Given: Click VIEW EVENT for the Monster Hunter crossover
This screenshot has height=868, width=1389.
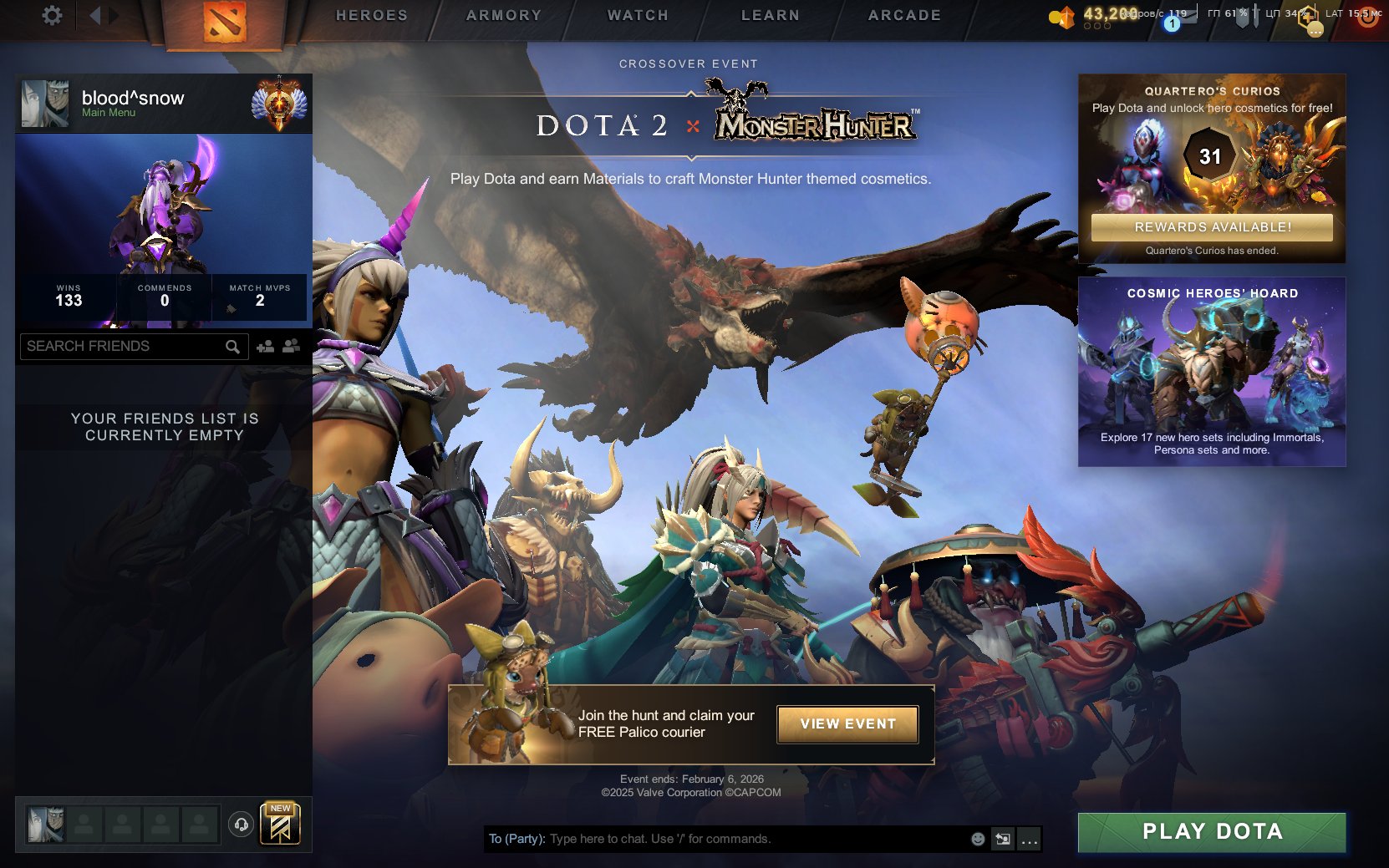Looking at the screenshot, I should click(x=847, y=723).
